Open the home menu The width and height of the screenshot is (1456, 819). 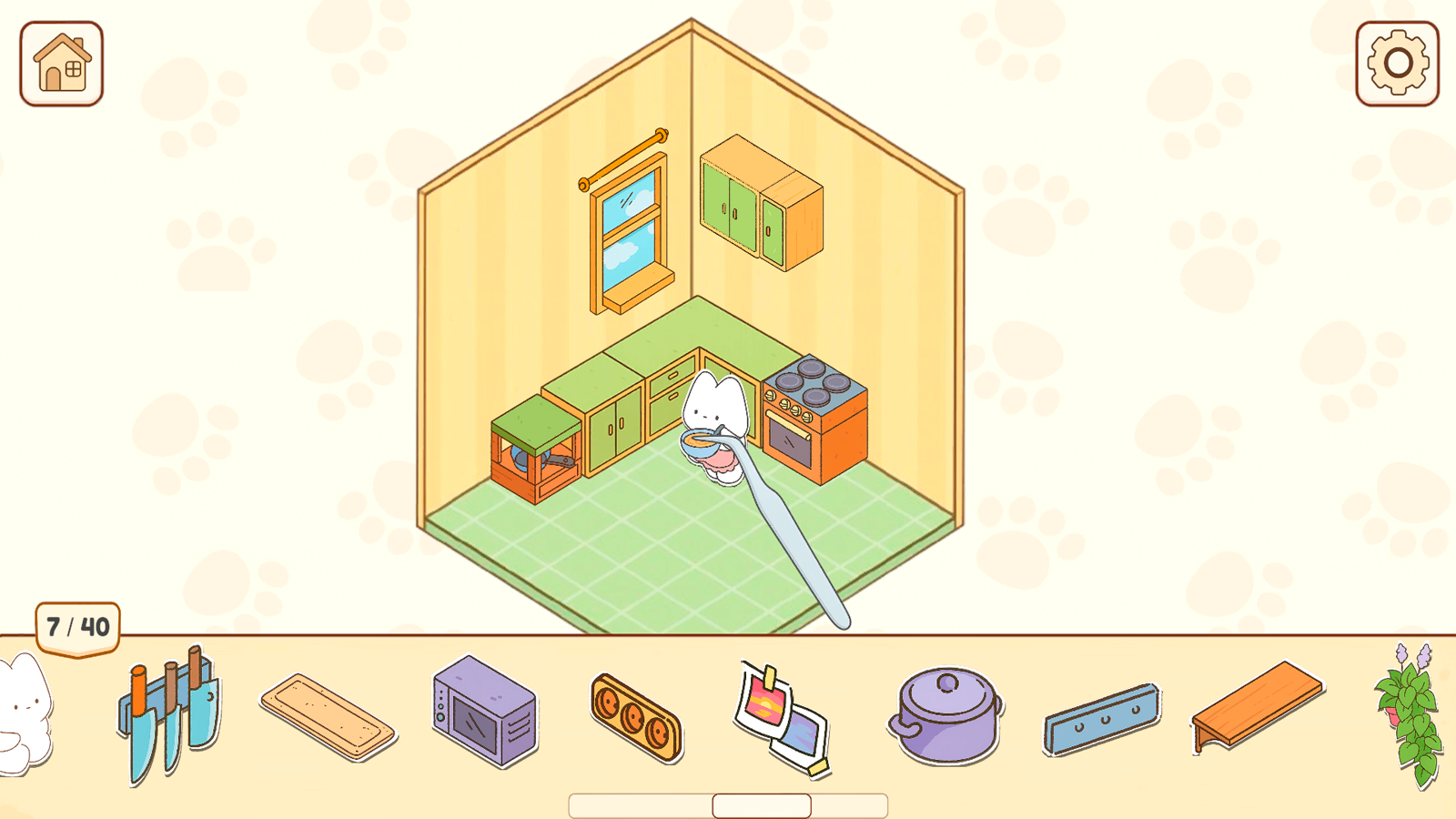pos(60,64)
